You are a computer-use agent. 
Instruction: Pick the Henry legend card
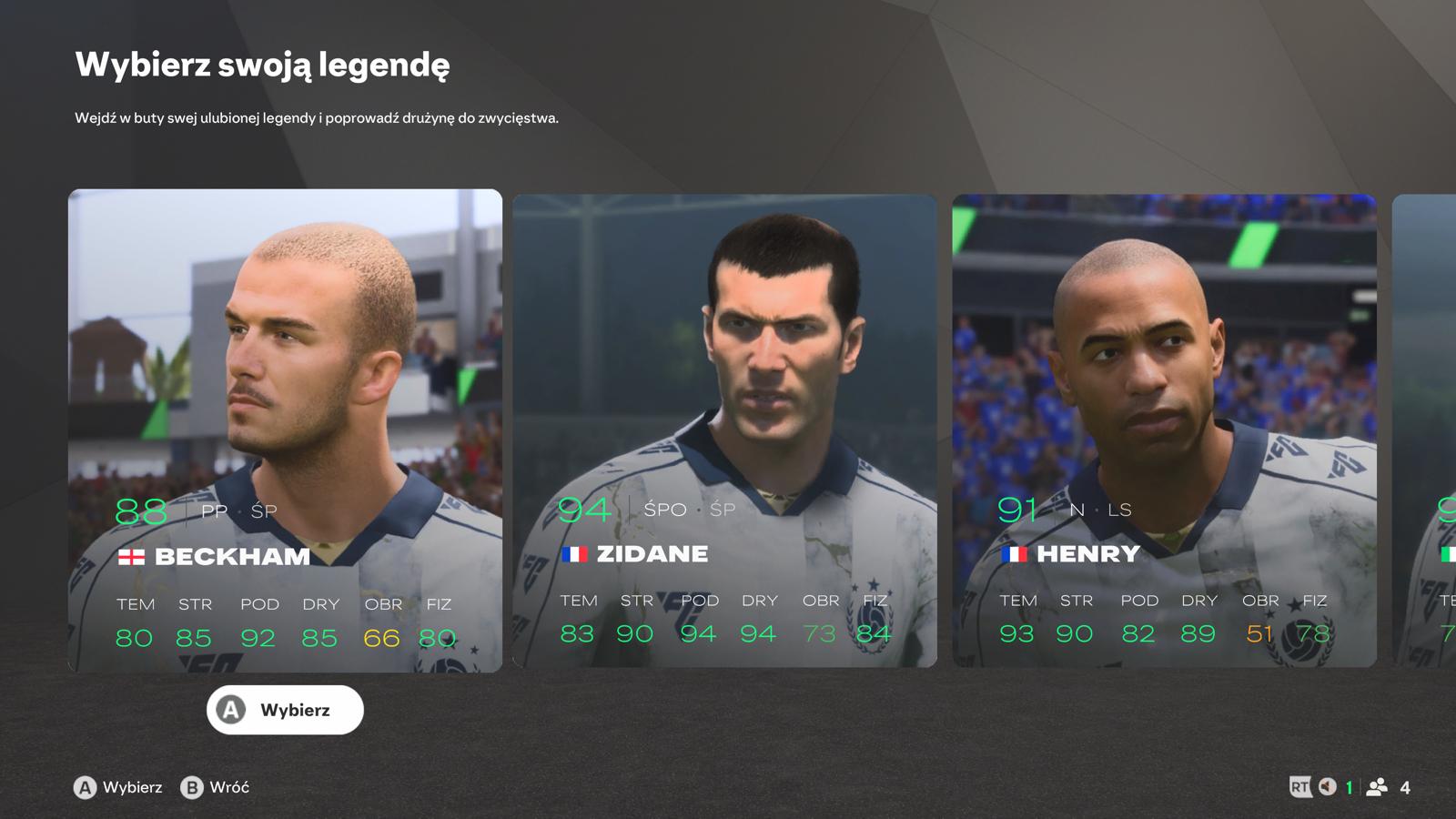[x=1164, y=430]
